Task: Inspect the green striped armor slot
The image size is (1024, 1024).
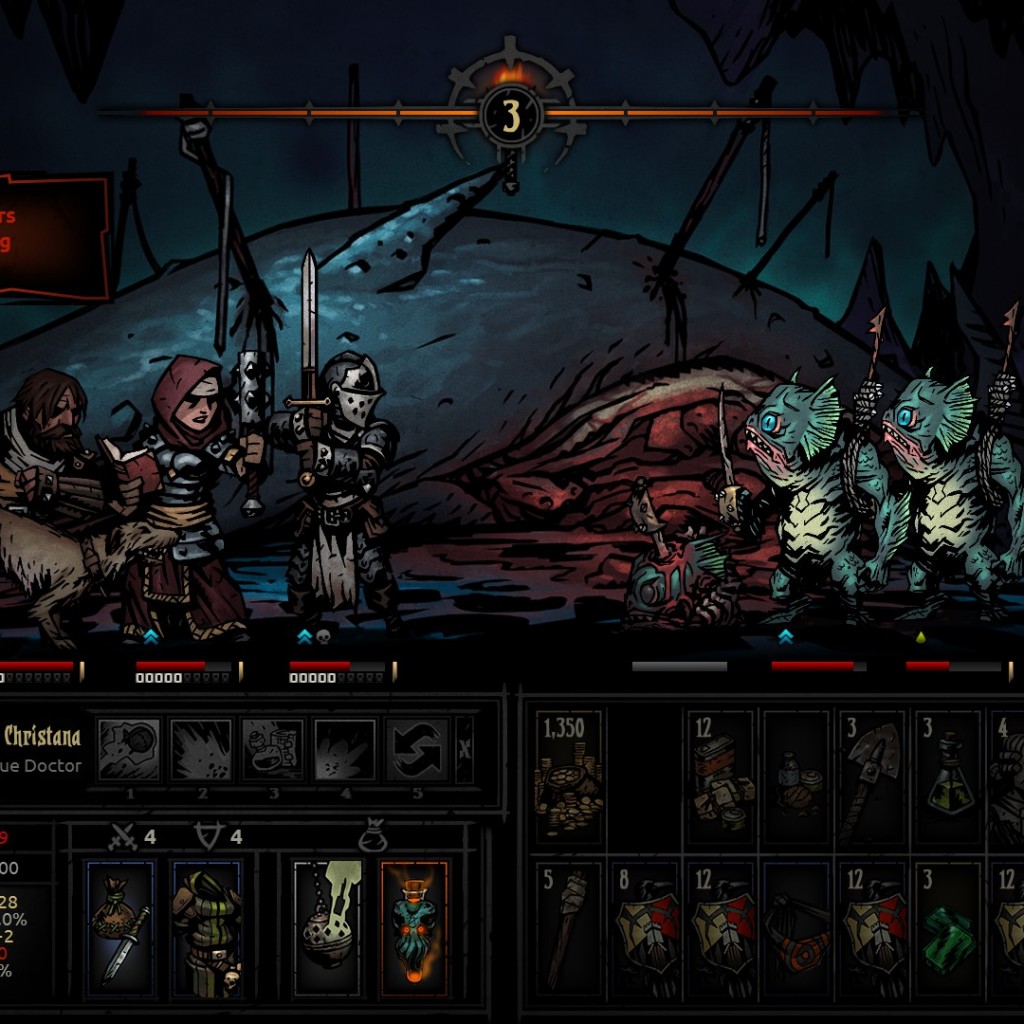Action: coord(207,929)
